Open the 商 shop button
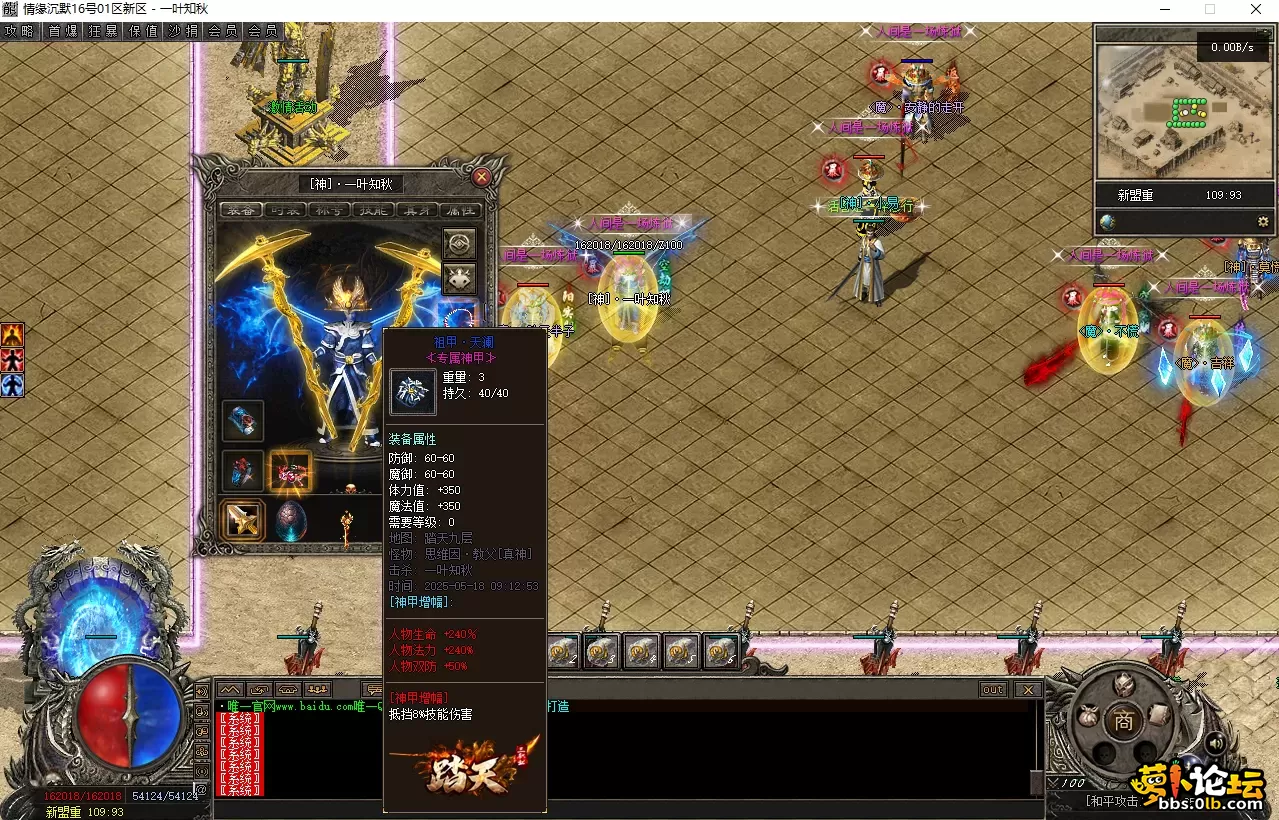This screenshot has height=820, width=1279. click(1124, 721)
